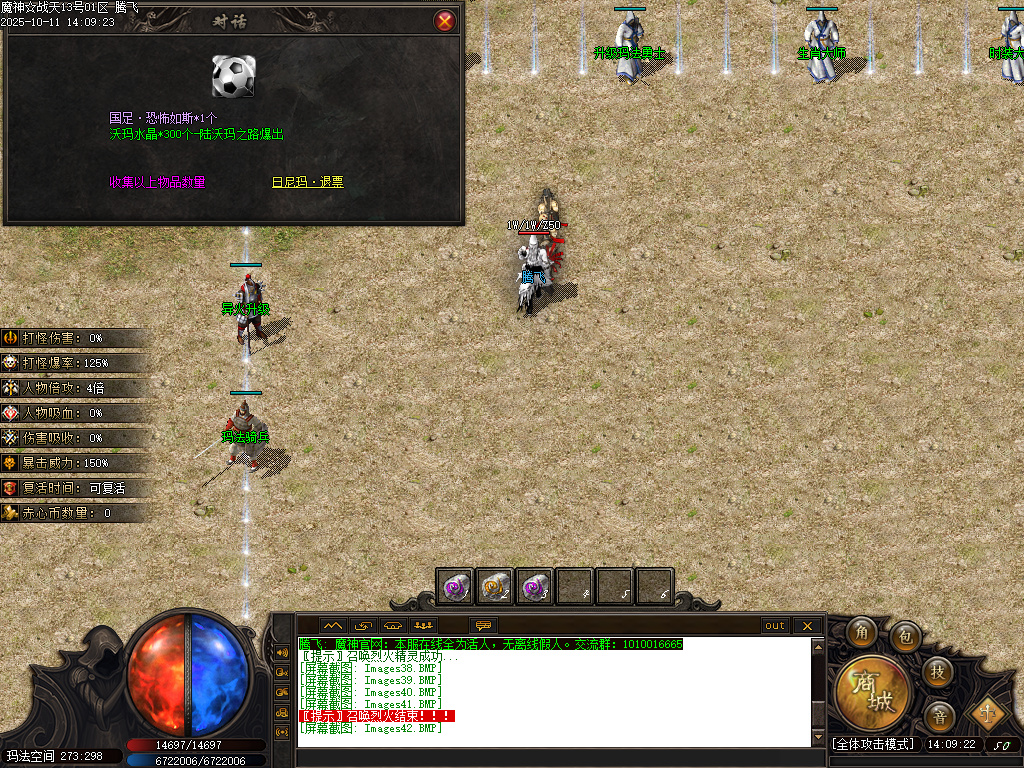Toggle sound with the 音 button
Screen dimensions: 1024x768
pyautogui.click(x=939, y=715)
